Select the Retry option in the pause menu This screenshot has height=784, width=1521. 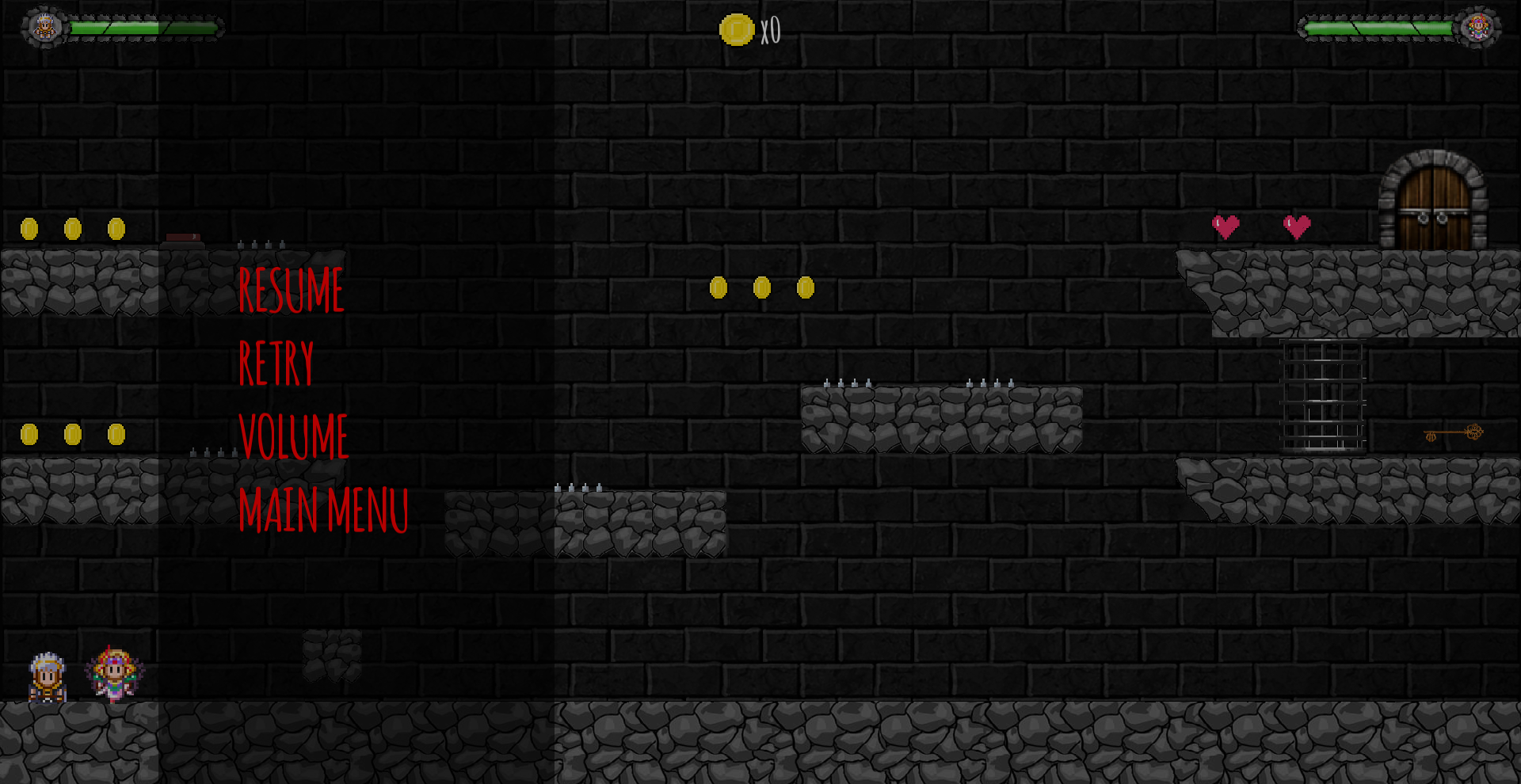pyautogui.click(x=276, y=363)
